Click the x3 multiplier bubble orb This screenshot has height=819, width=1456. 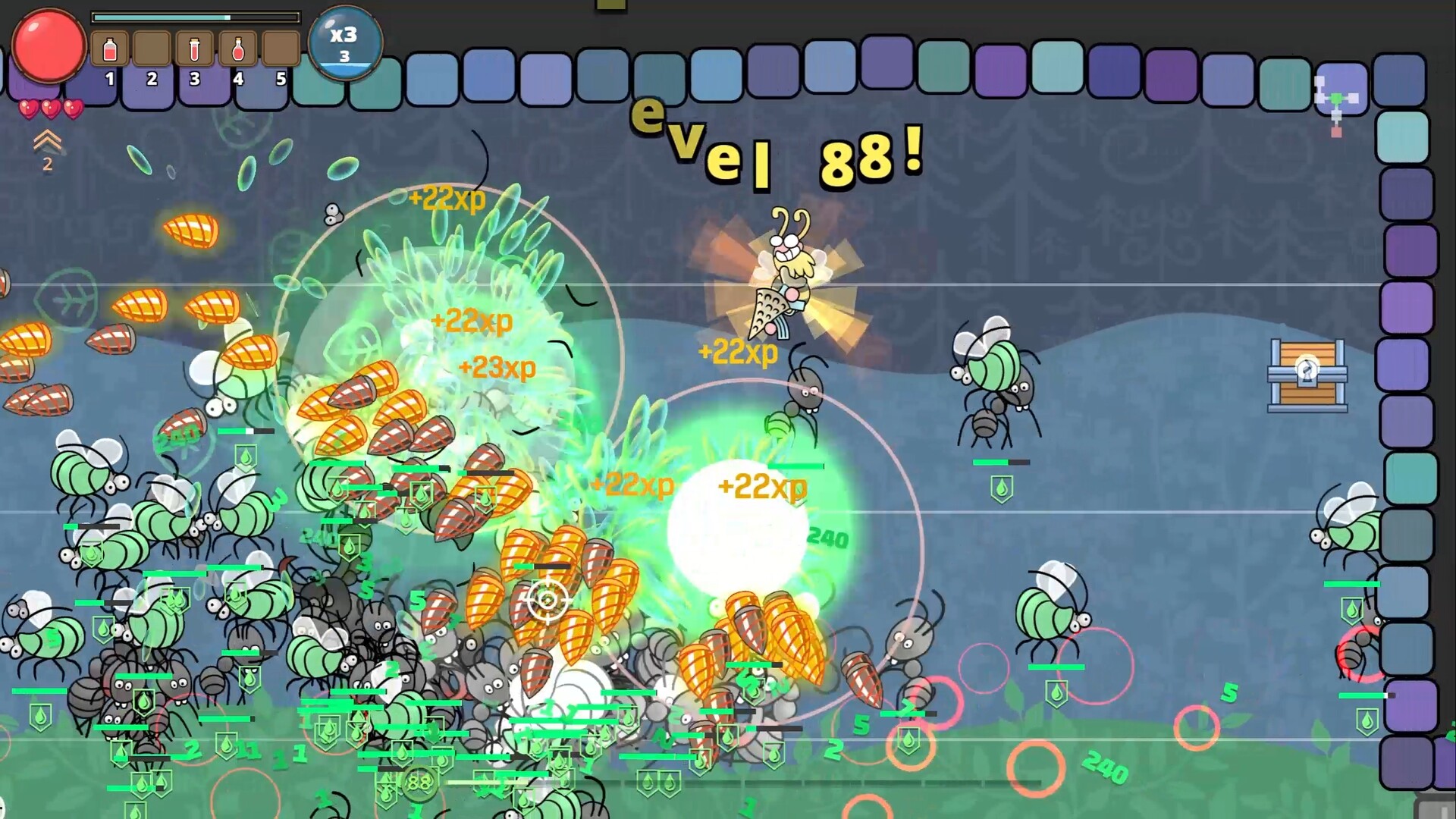click(345, 42)
